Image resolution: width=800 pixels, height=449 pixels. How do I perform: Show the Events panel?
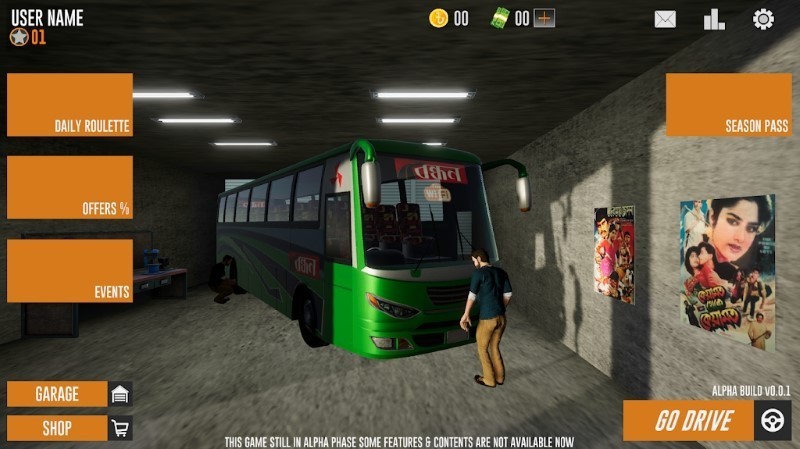[70, 270]
